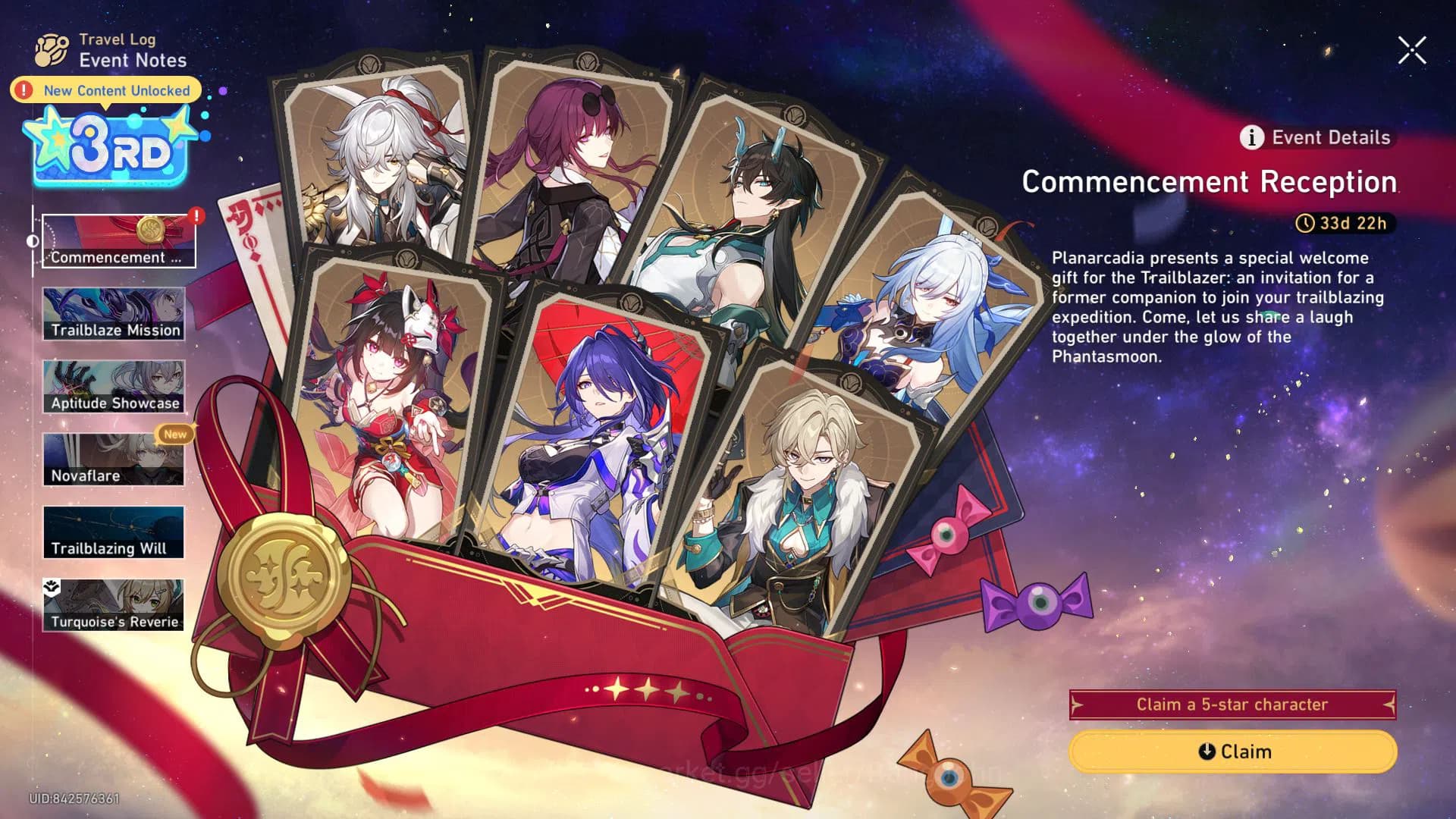Open the Novaflare event page
The image size is (1456, 819).
(114, 457)
